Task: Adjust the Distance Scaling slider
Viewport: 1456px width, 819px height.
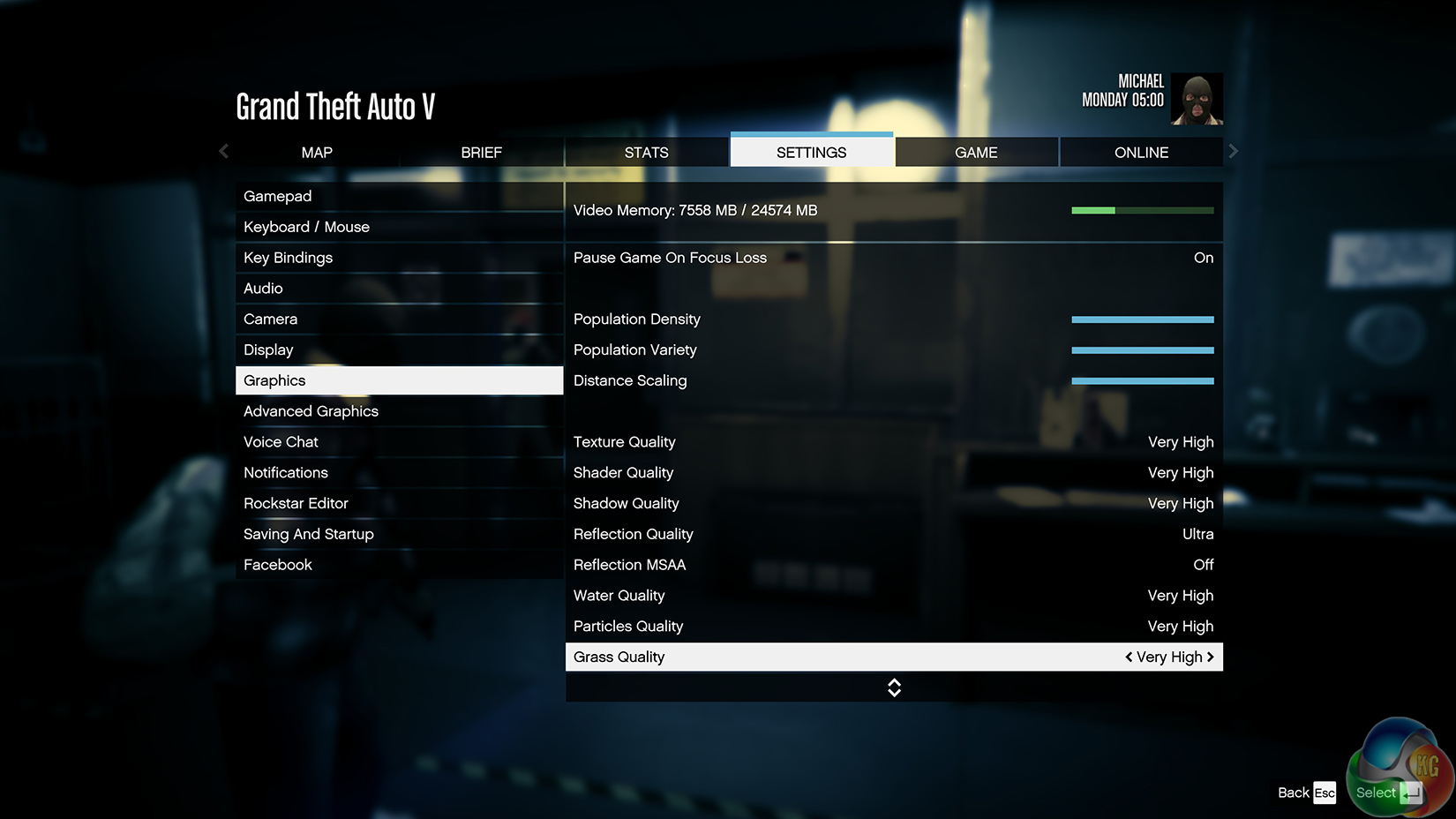Action: pyautogui.click(x=1142, y=381)
